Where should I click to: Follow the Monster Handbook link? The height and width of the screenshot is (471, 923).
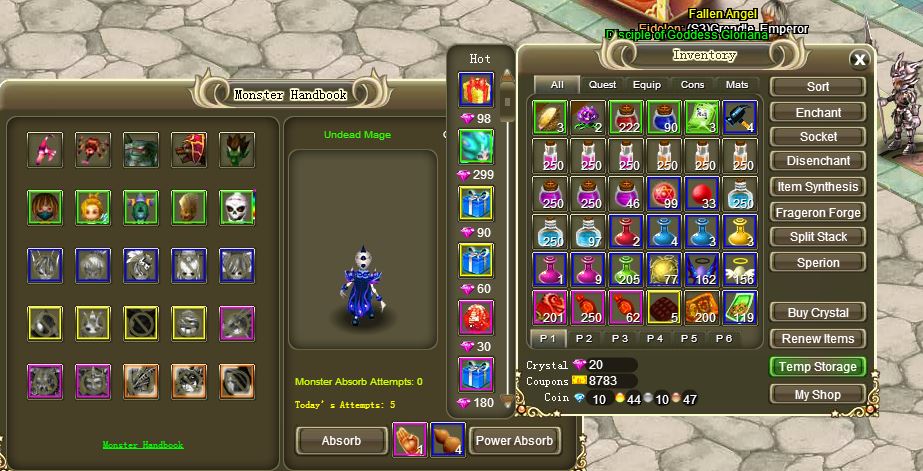point(143,445)
